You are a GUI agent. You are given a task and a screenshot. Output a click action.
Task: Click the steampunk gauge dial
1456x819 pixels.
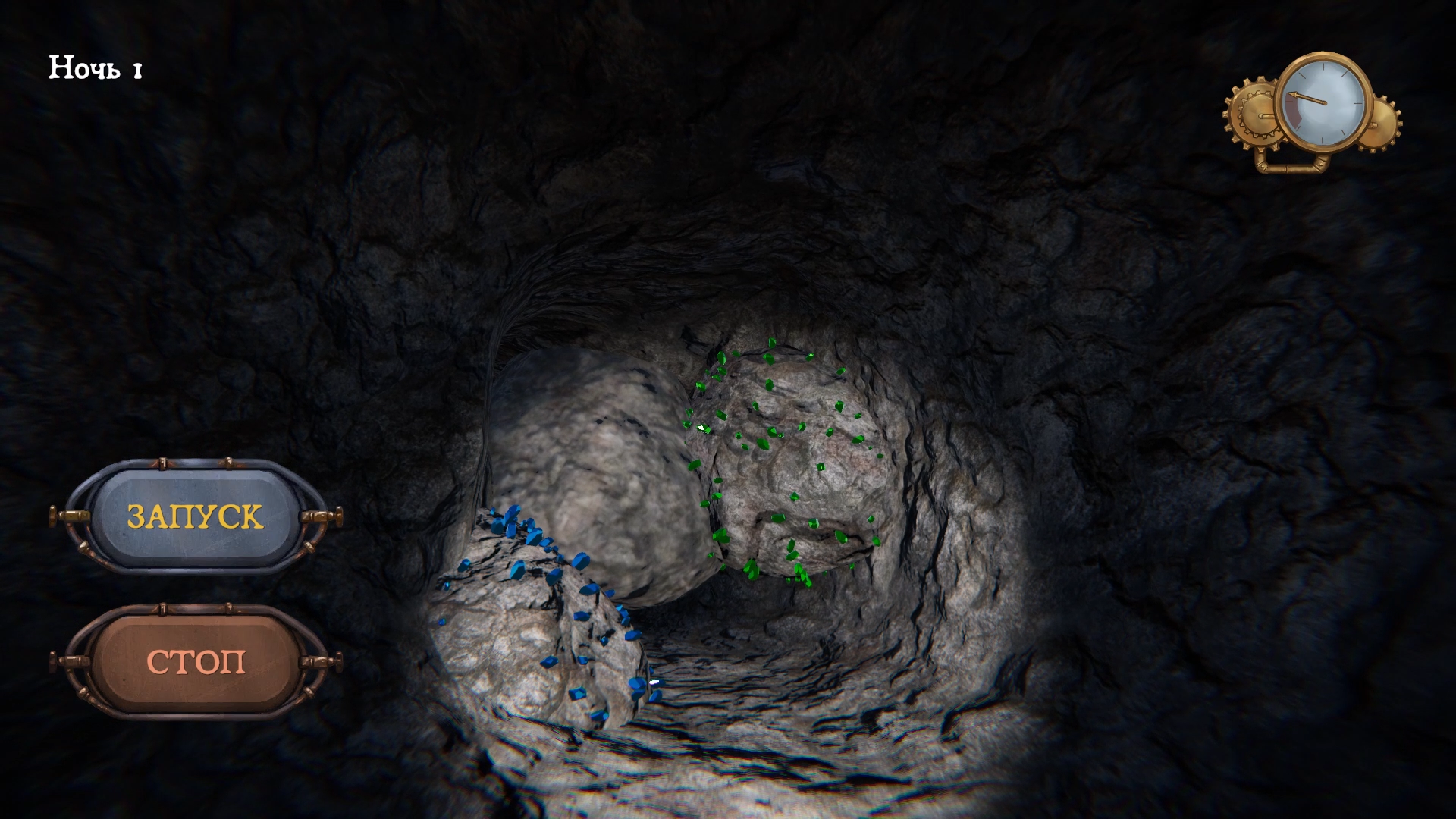(x=1324, y=102)
